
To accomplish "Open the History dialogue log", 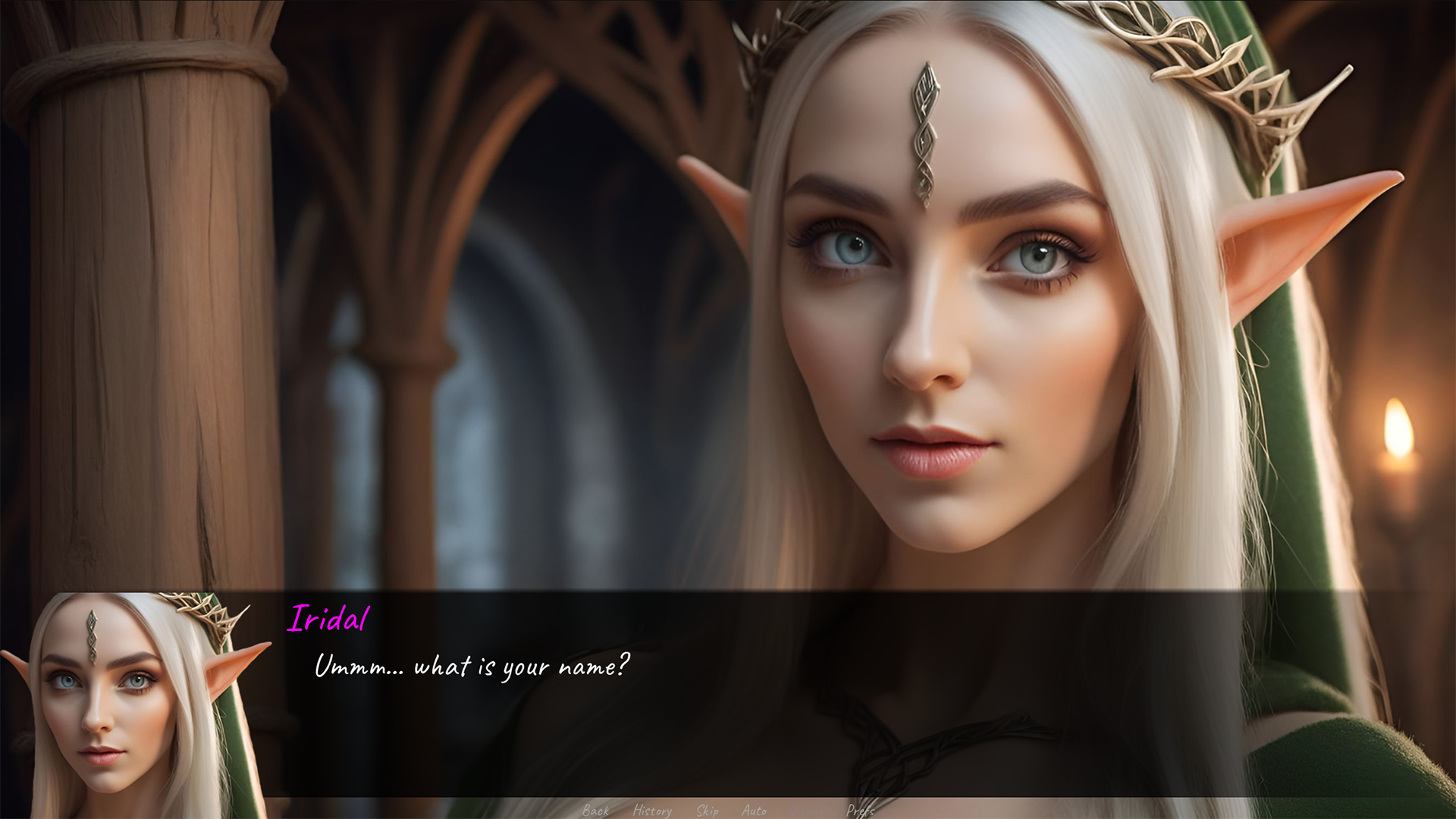I will [x=651, y=811].
